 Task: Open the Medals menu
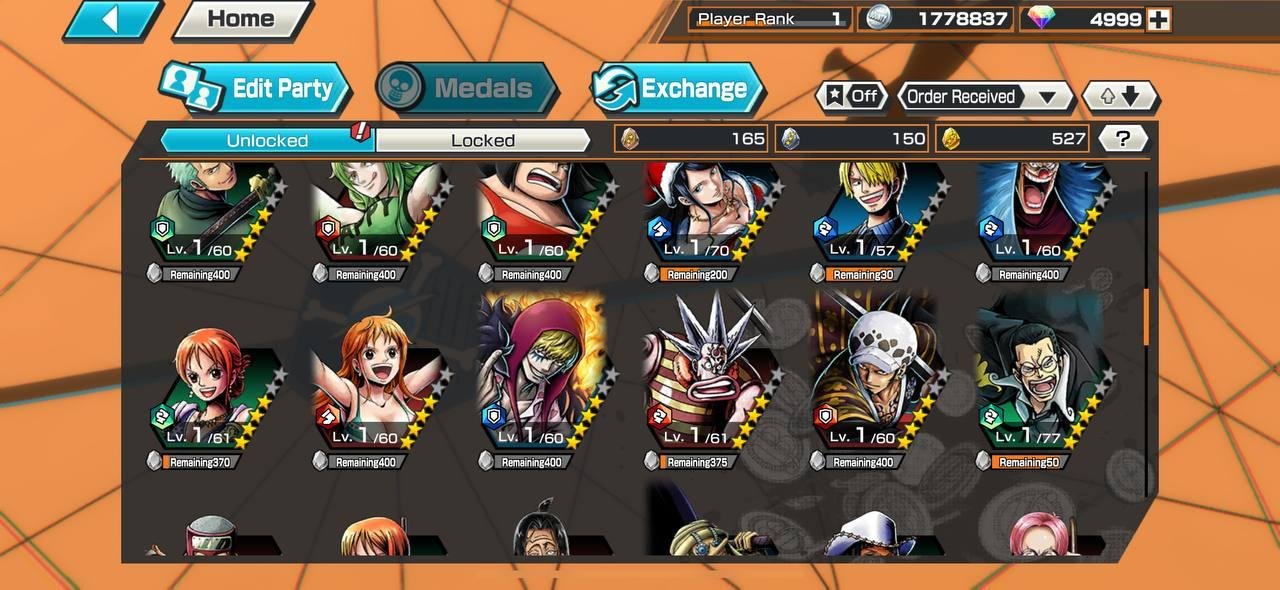[x=467, y=88]
